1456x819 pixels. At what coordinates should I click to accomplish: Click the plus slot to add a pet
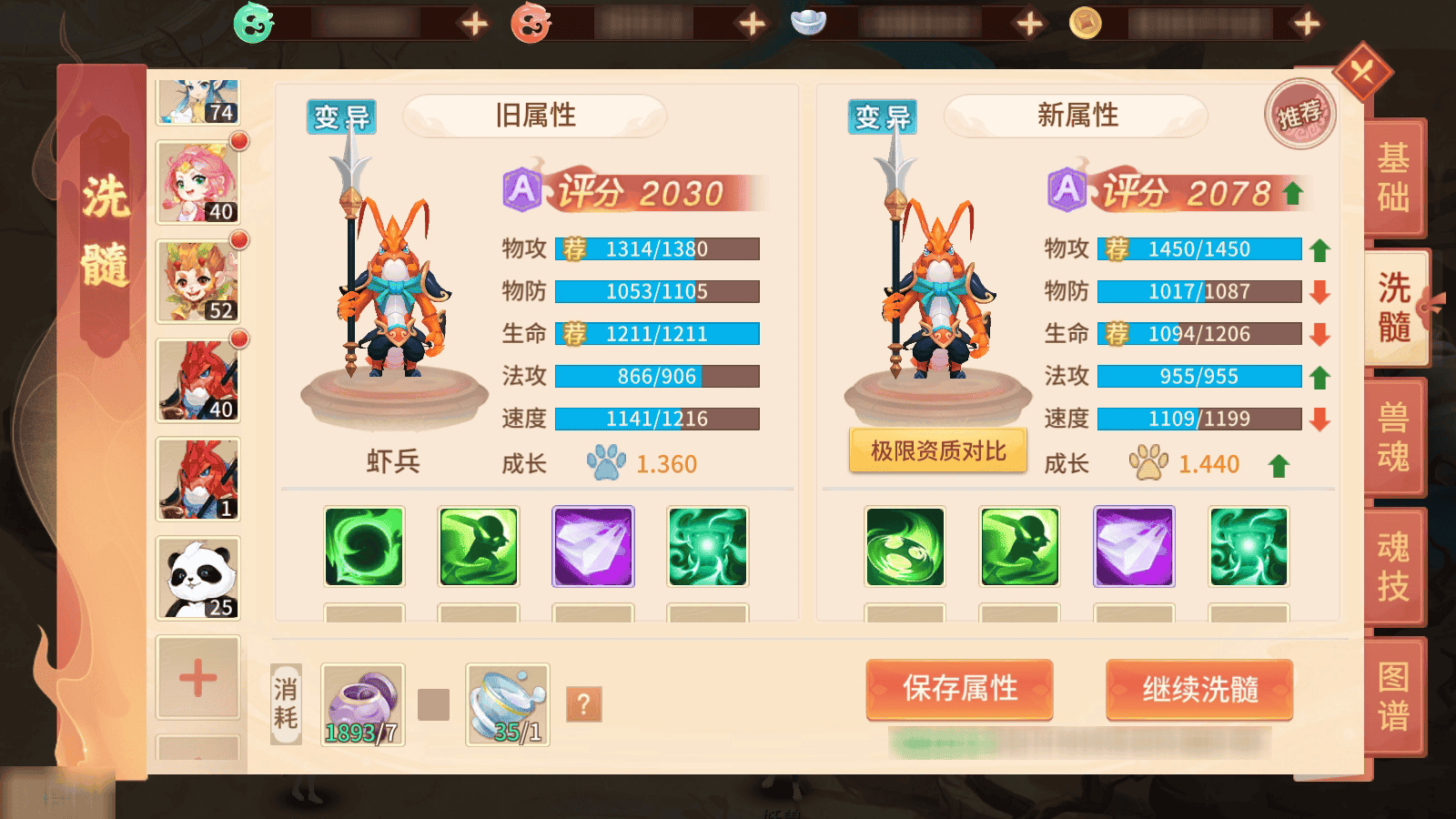(x=196, y=678)
